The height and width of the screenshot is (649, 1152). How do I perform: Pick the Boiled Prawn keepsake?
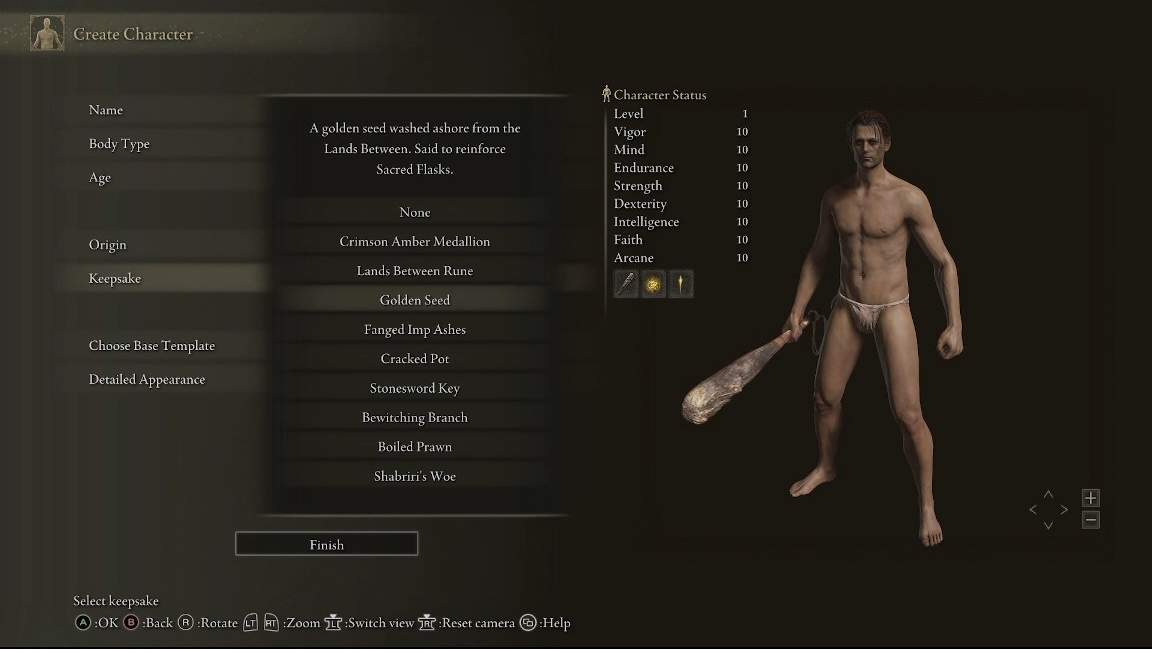pyautogui.click(x=414, y=447)
